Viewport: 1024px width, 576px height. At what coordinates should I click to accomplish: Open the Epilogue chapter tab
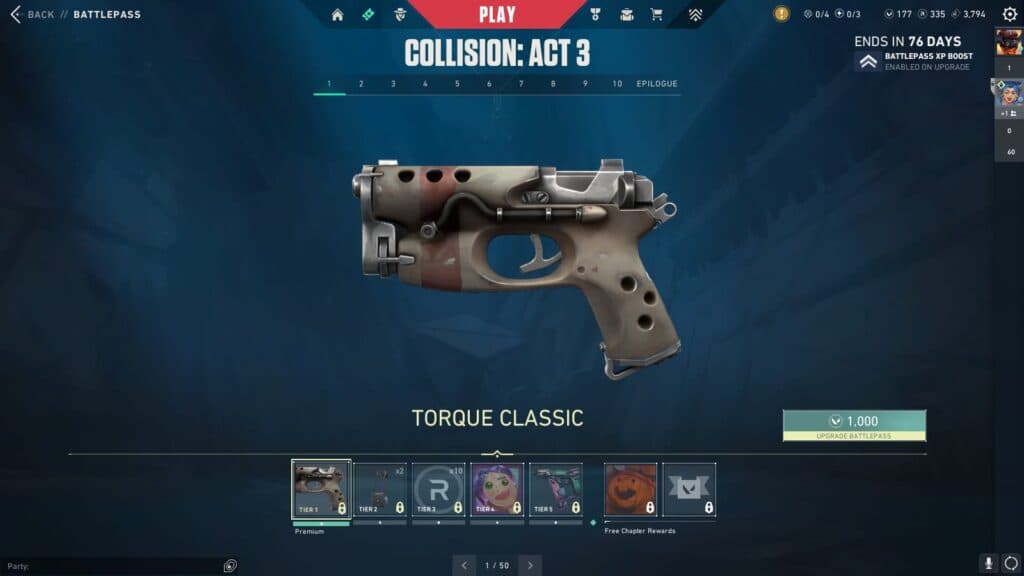(x=657, y=84)
